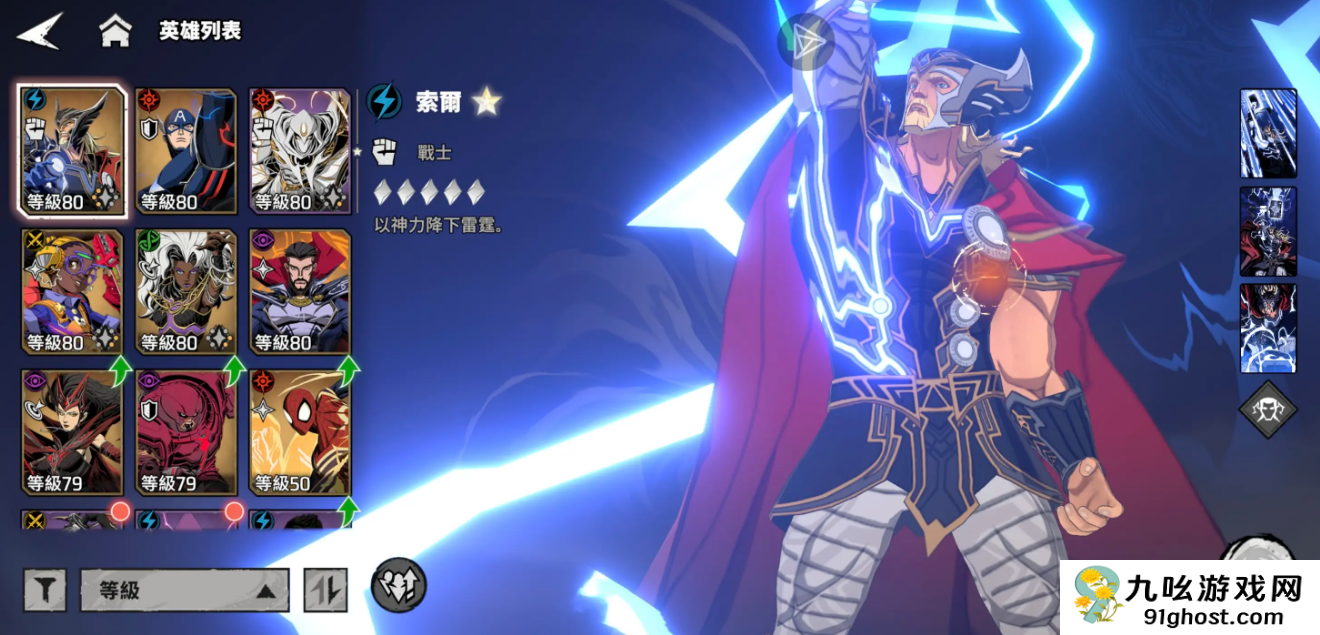View the middle Thor skin thumbnail

[1268, 231]
